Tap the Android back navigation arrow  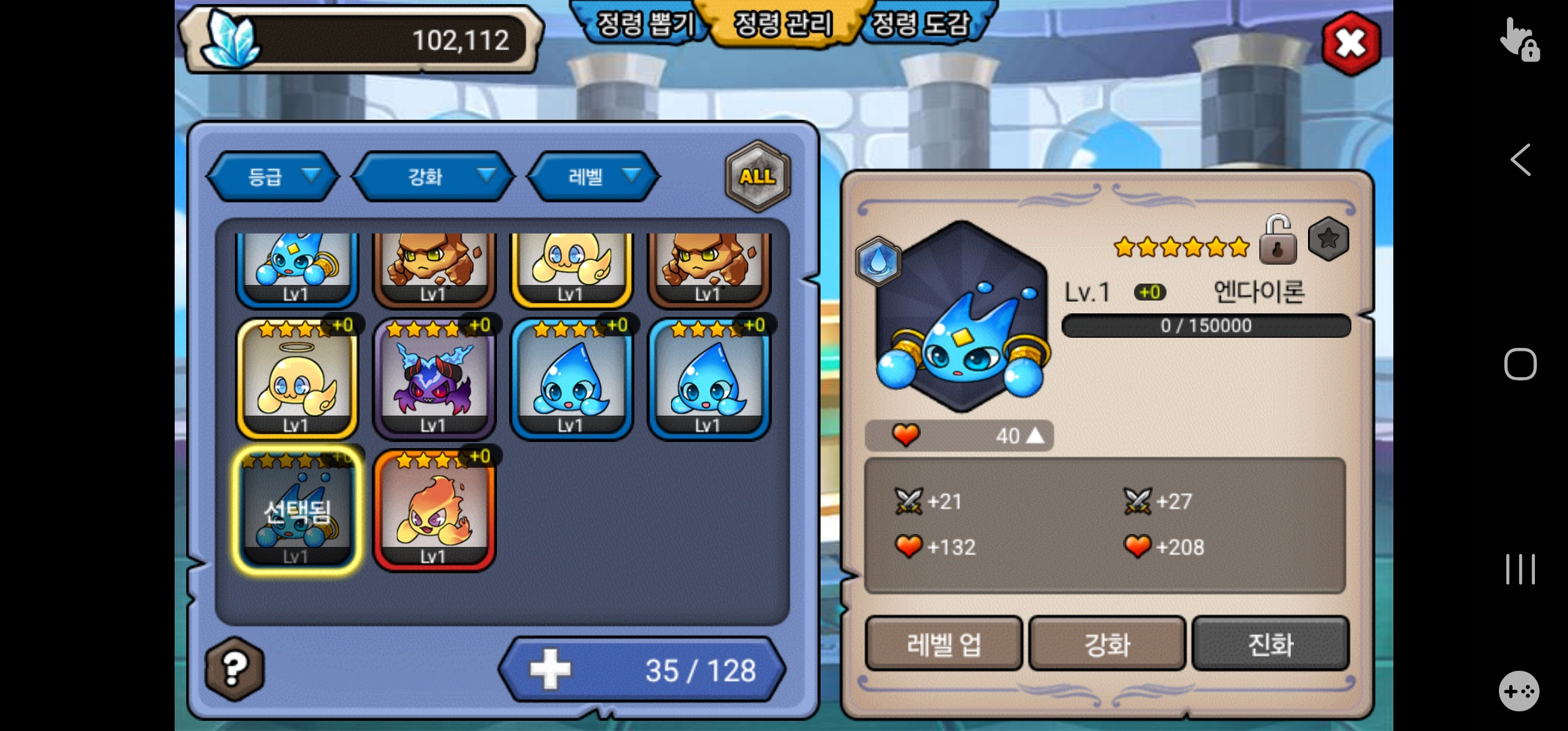click(1521, 160)
